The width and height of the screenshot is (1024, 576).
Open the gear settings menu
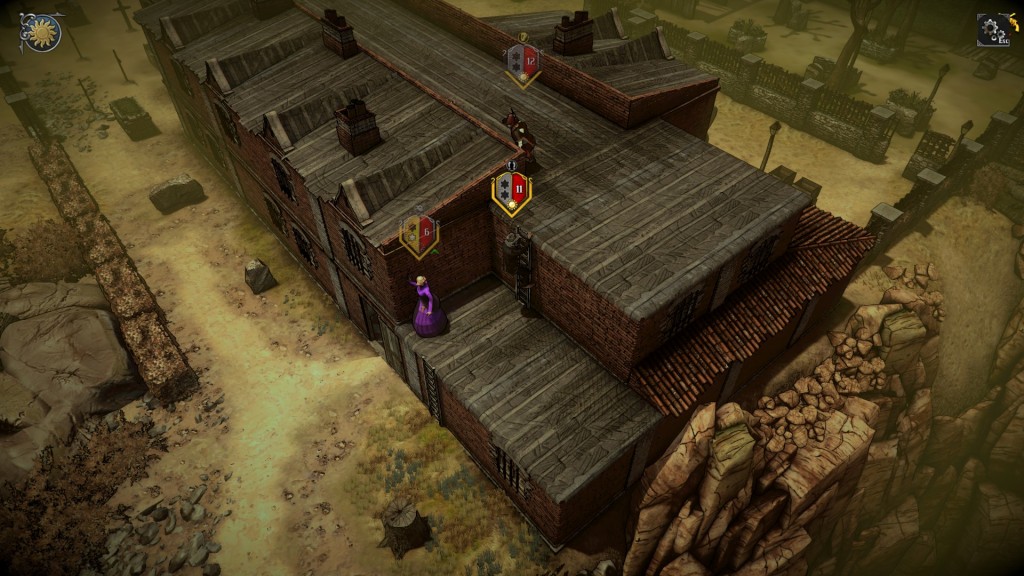click(992, 30)
